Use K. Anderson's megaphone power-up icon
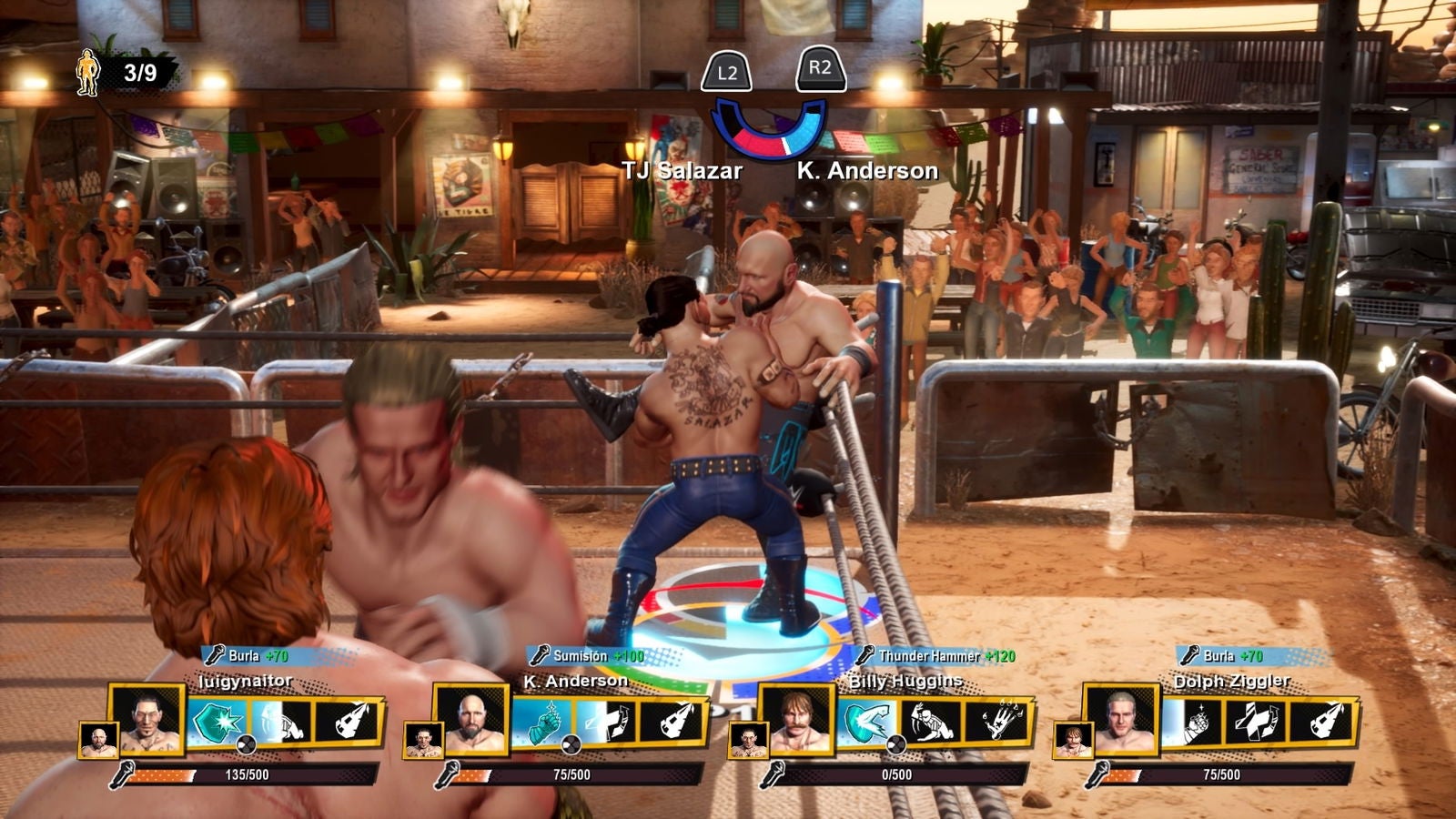Image resolution: width=1456 pixels, height=819 pixels. point(672,723)
